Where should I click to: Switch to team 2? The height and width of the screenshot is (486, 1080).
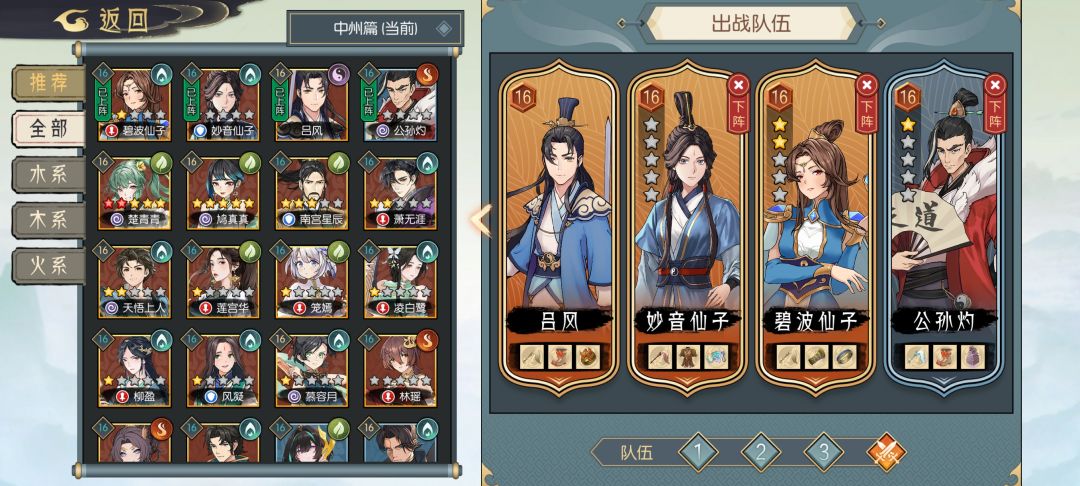point(761,453)
